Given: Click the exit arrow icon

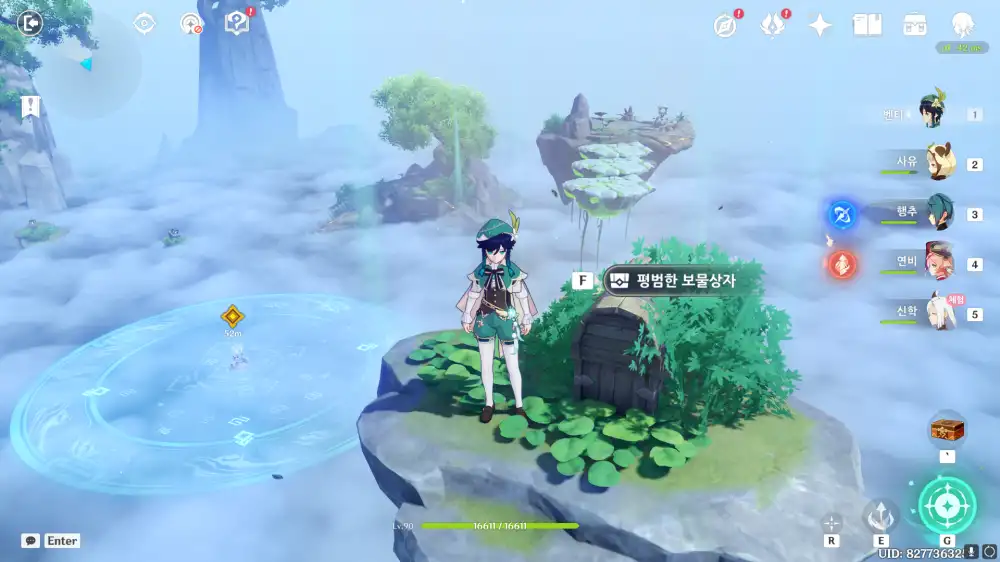Looking at the screenshot, I should click(x=31, y=23).
